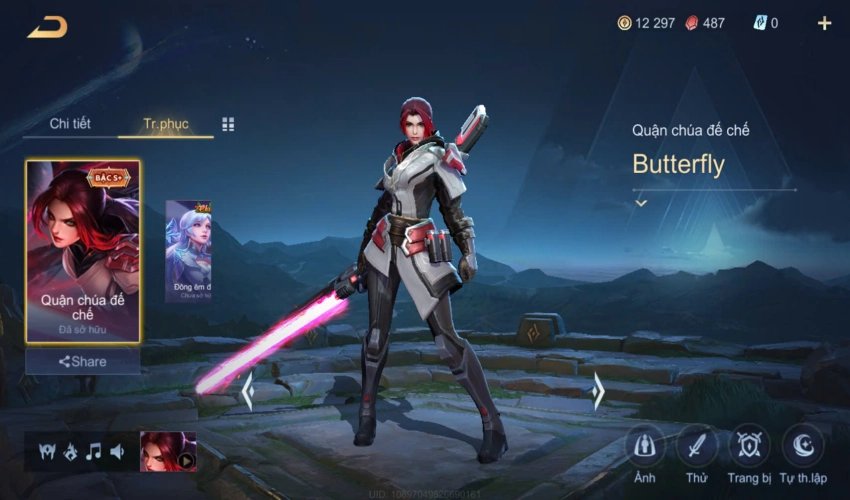Viewport: 850px width, 500px height.
Task: Share the current skin
Action: coord(83,361)
